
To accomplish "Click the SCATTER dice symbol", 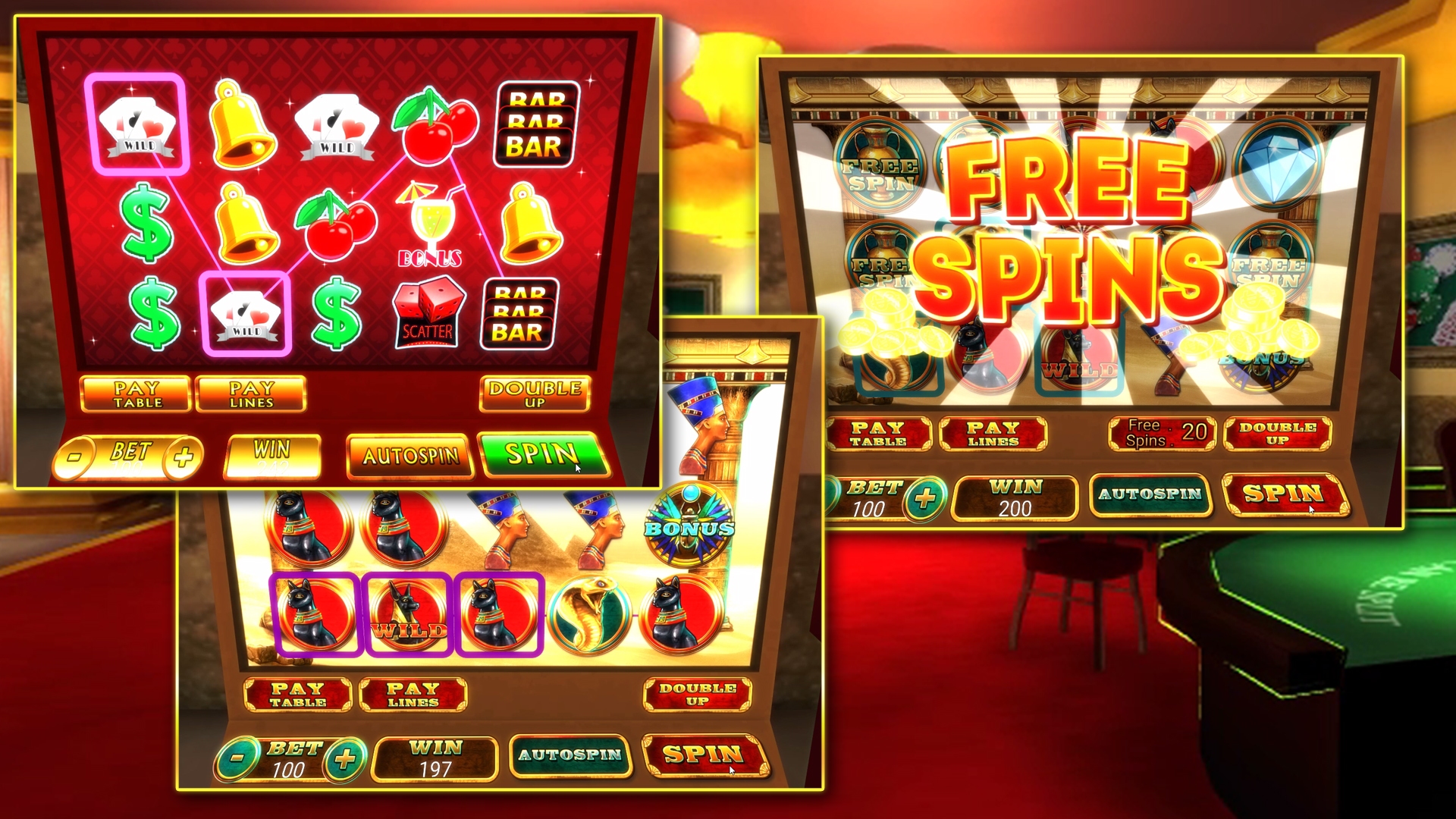I will [427, 311].
